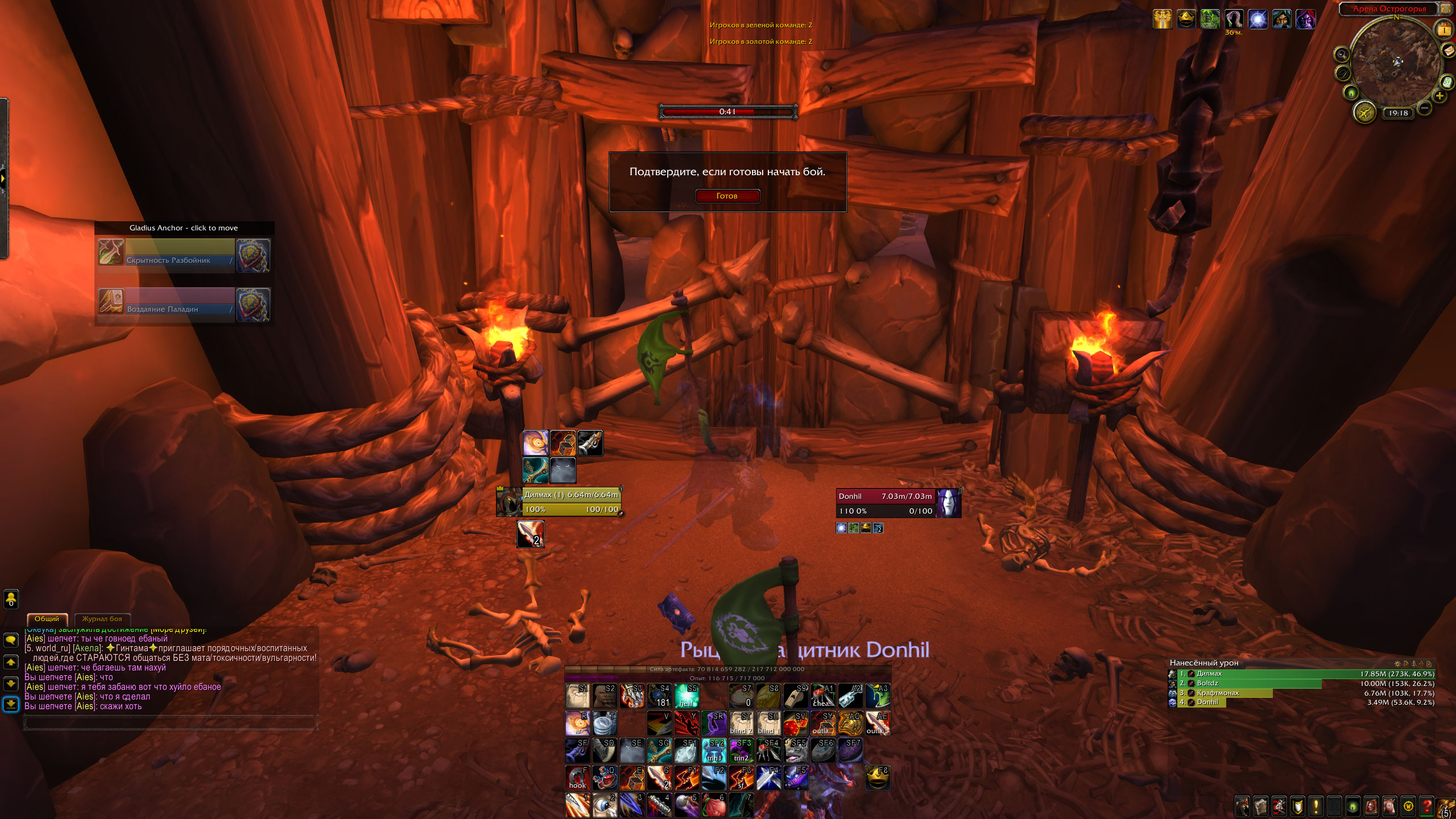Open the mail envelope icon on minimap

pyautogui.click(x=1447, y=51)
